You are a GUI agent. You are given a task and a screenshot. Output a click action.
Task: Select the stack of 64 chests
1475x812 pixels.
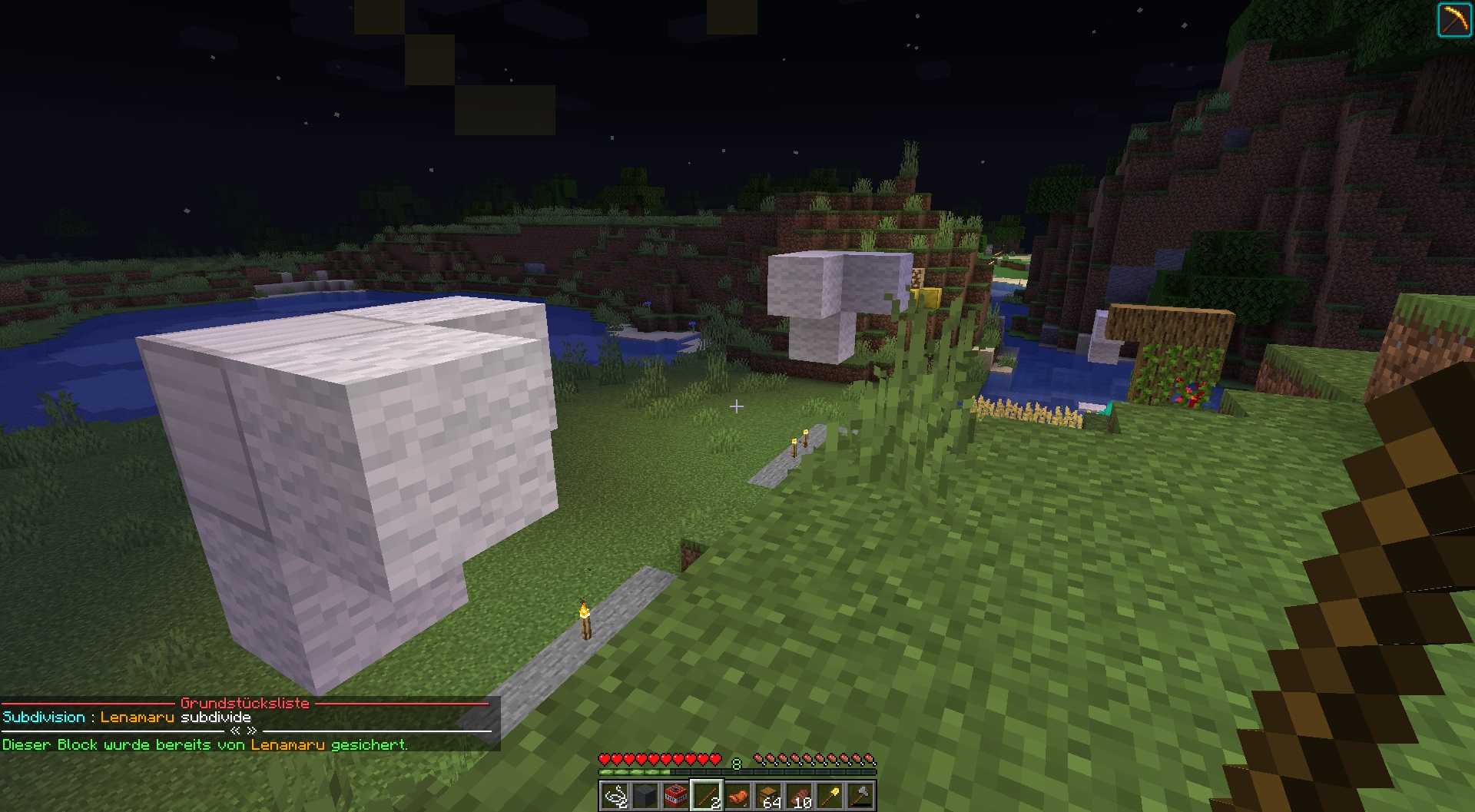[768, 796]
